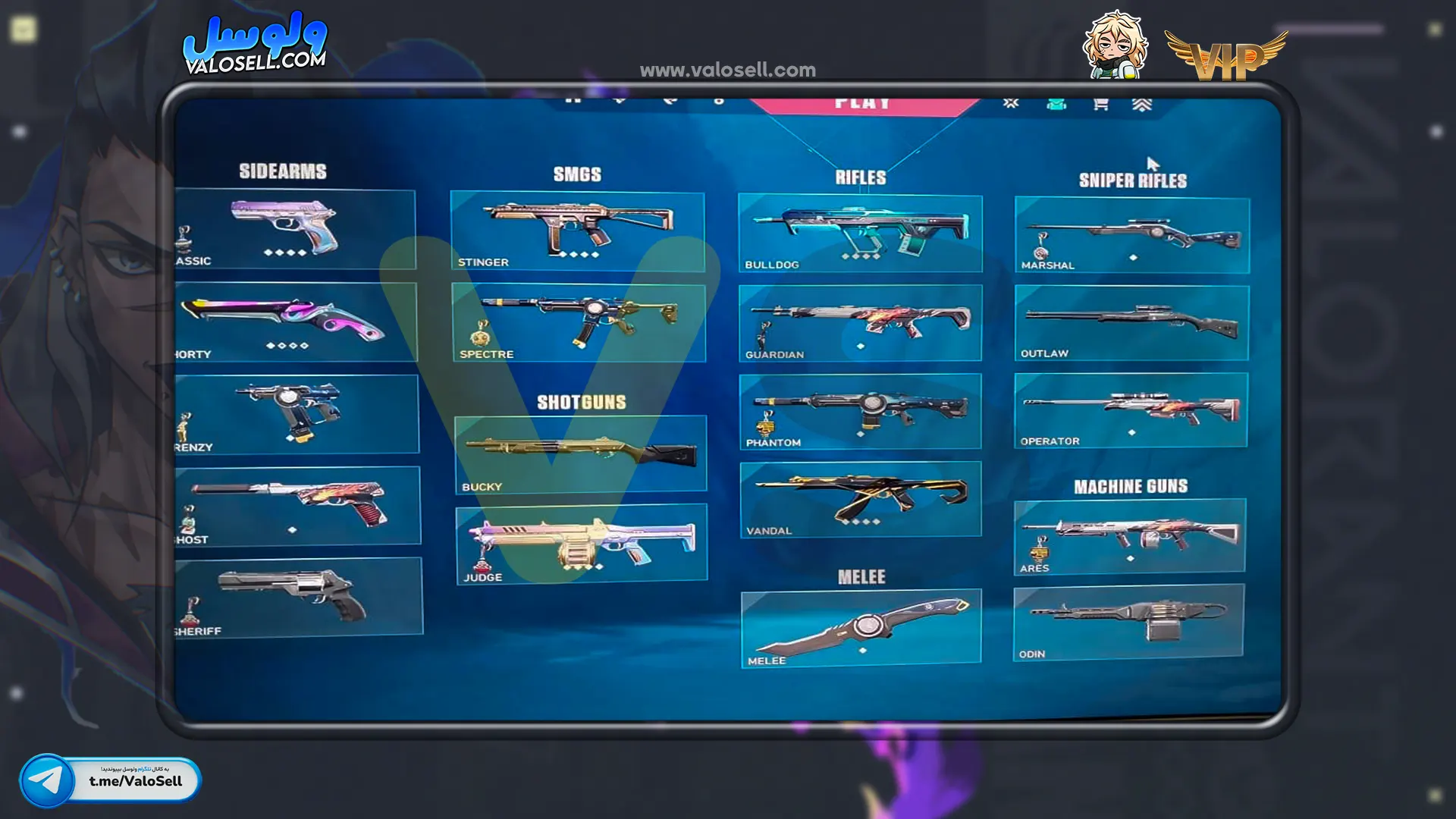1456x819 pixels.
Task: Choose the Frenzy pistol tile
Action: point(296,414)
